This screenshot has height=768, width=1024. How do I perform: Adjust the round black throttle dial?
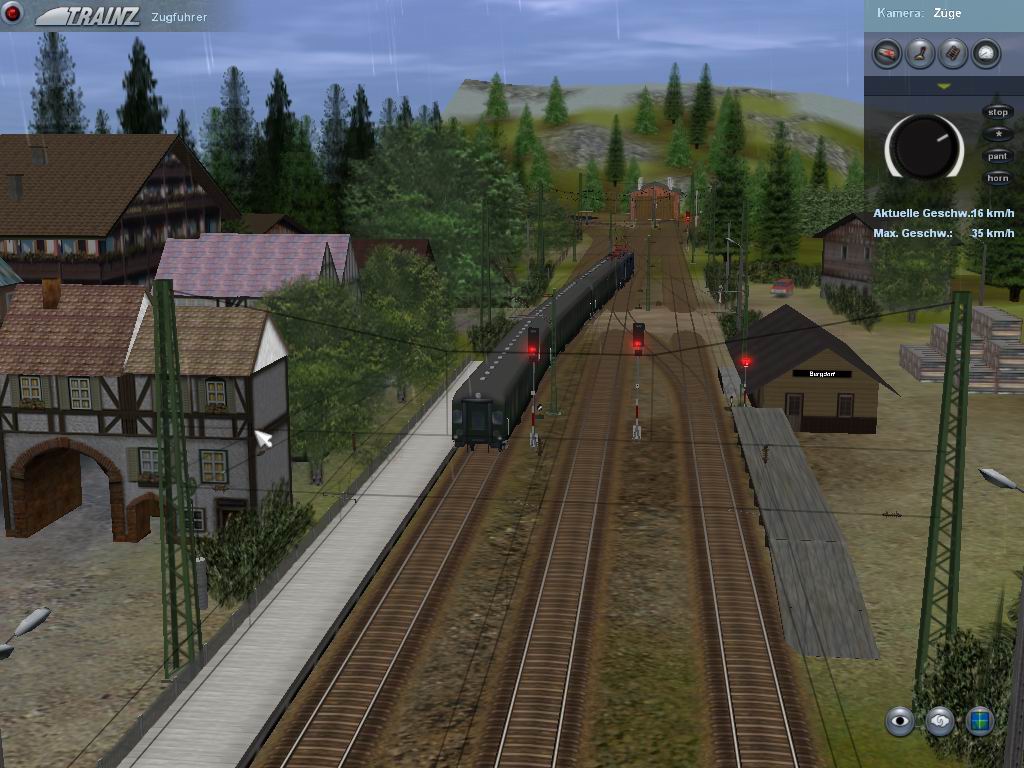924,146
